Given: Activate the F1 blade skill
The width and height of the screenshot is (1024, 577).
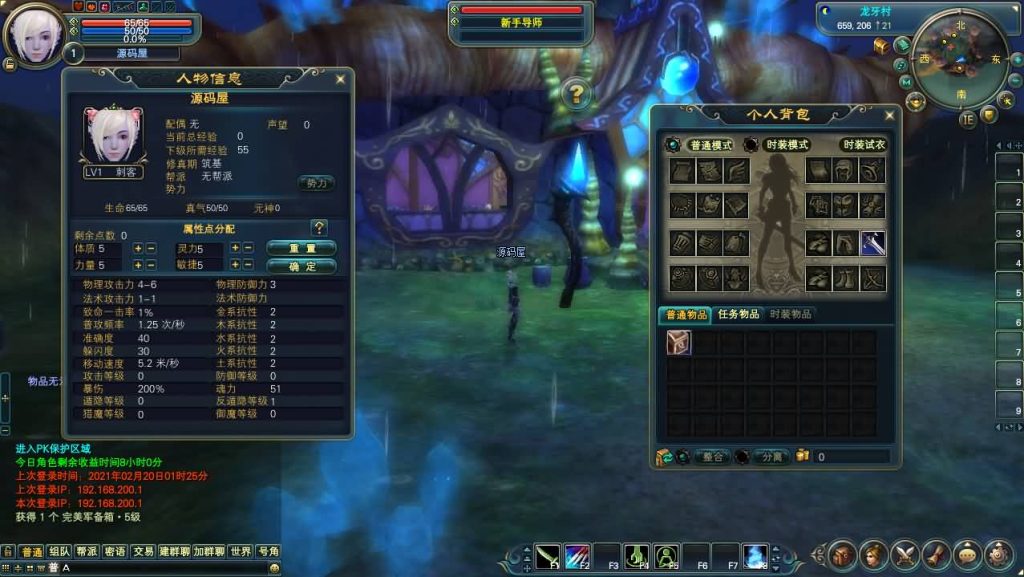Looking at the screenshot, I should 548,555.
